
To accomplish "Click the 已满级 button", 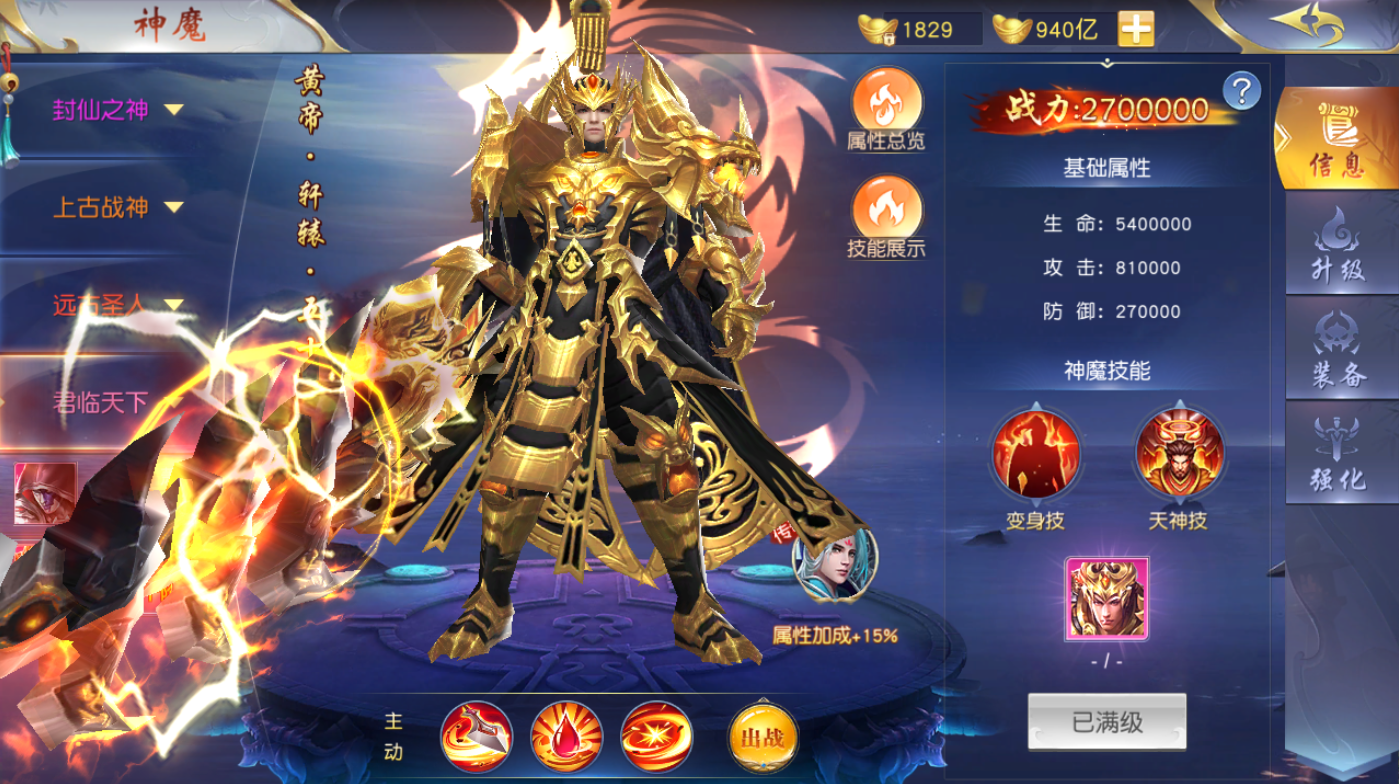I will (x=1107, y=722).
